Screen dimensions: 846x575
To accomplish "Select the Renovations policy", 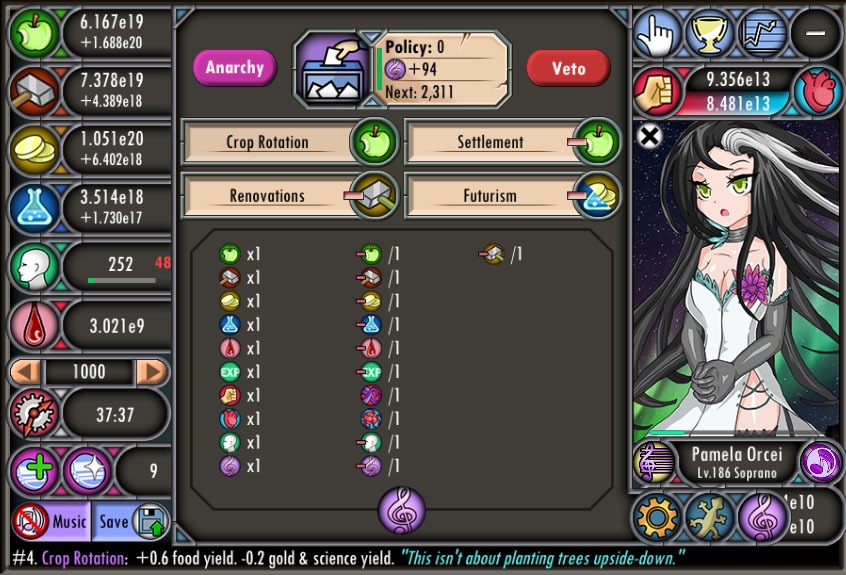I will point(267,196).
